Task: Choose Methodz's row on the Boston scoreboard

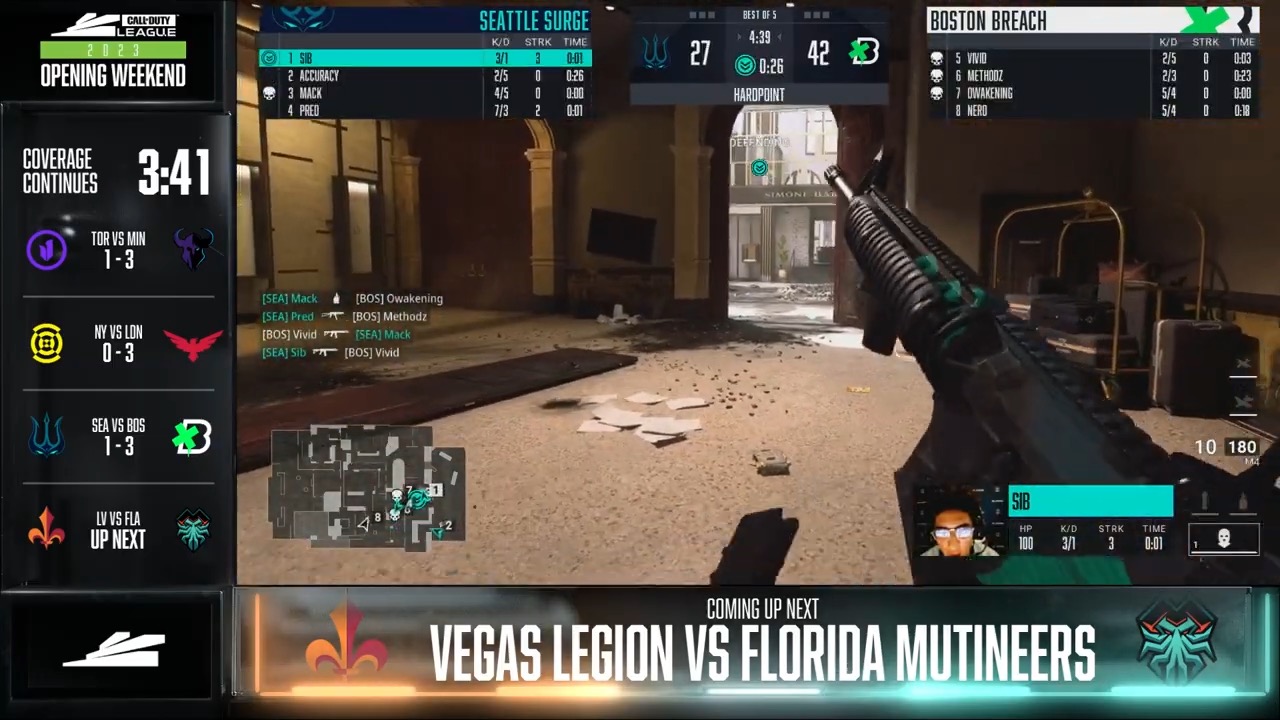Action: click(1092, 76)
